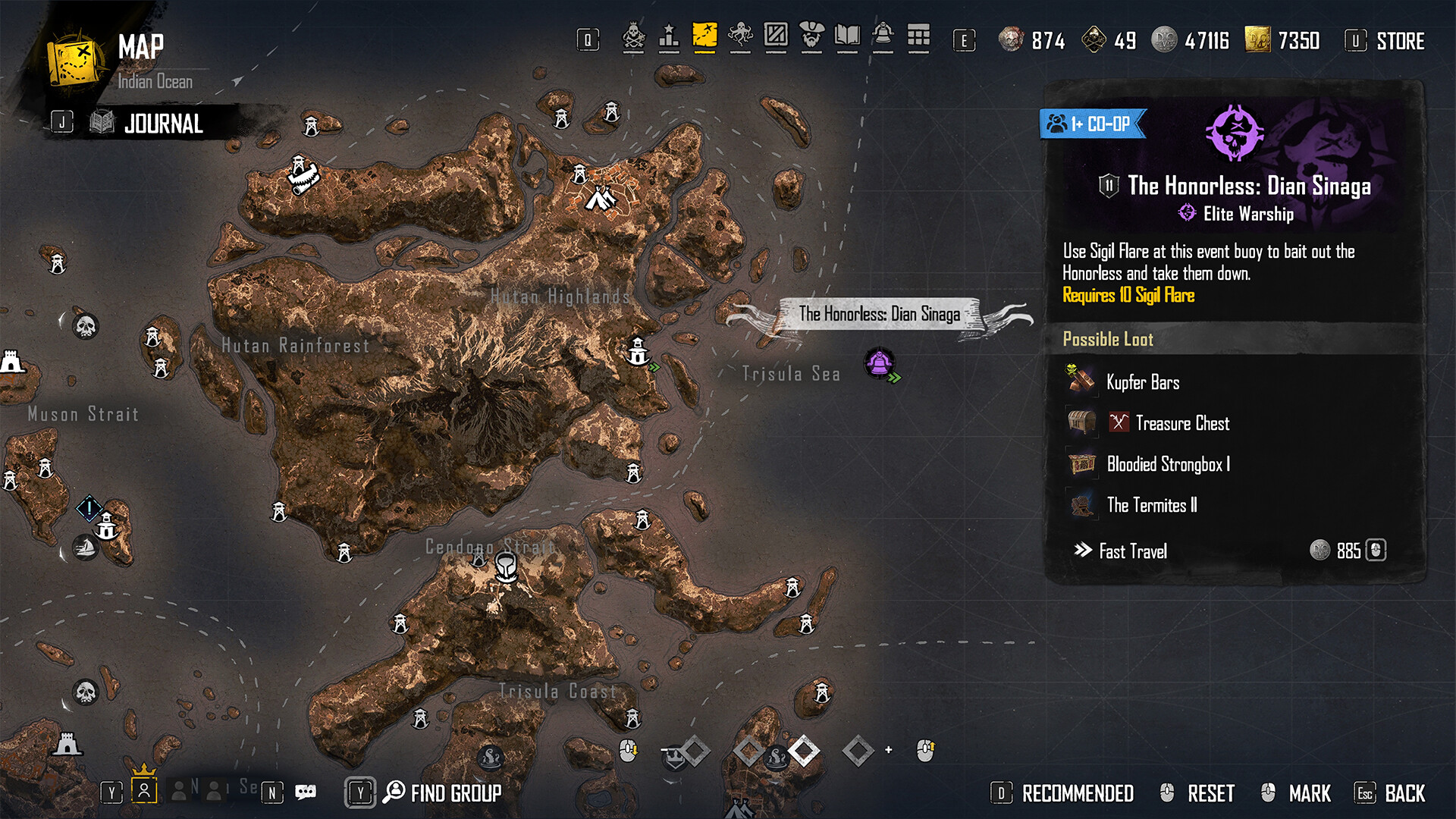Viewport: 1456px width, 819px height.
Task: Select the crowned player group leader slot
Action: pos(144,790)
